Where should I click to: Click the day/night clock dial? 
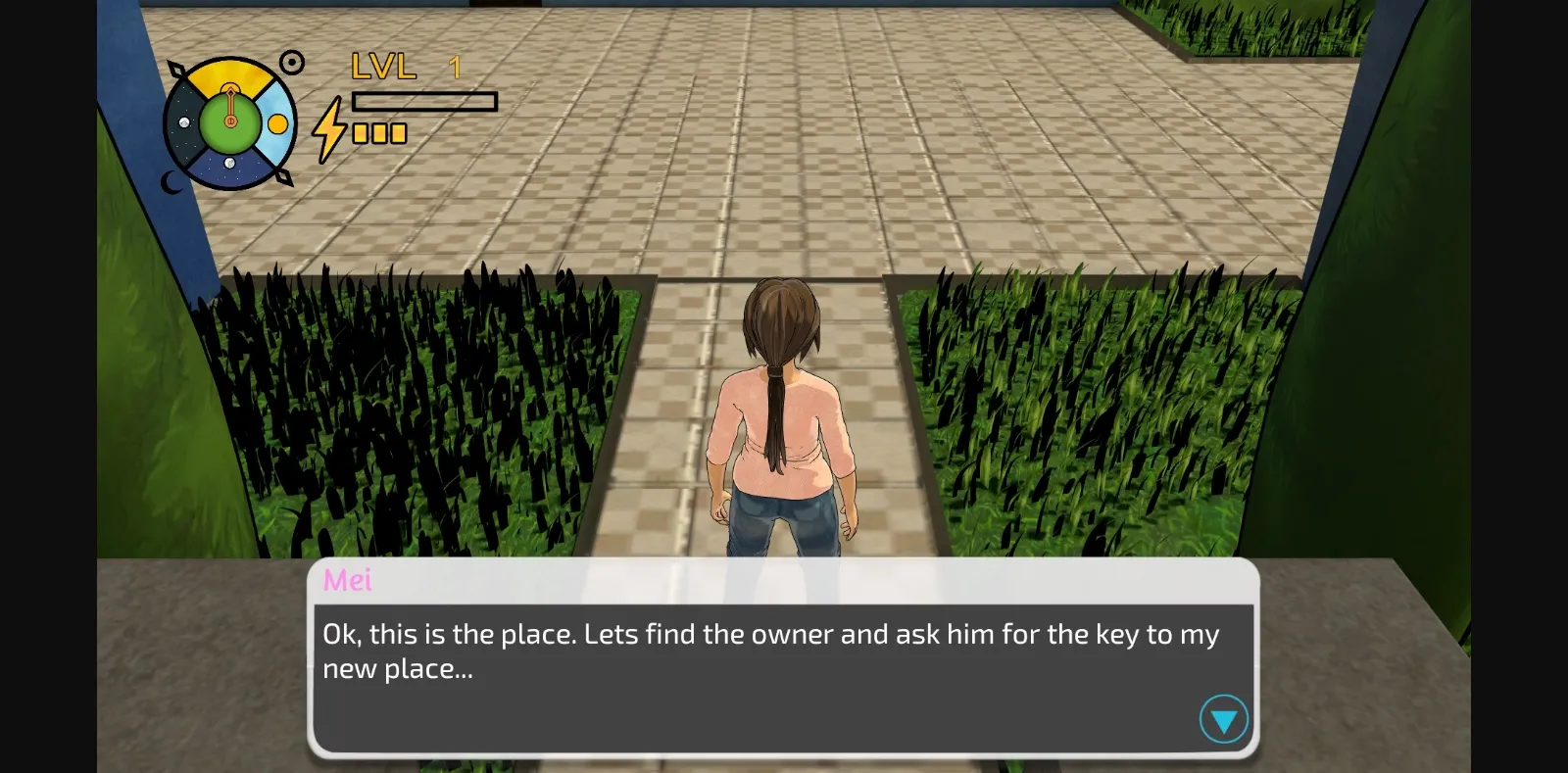point(230,122)
